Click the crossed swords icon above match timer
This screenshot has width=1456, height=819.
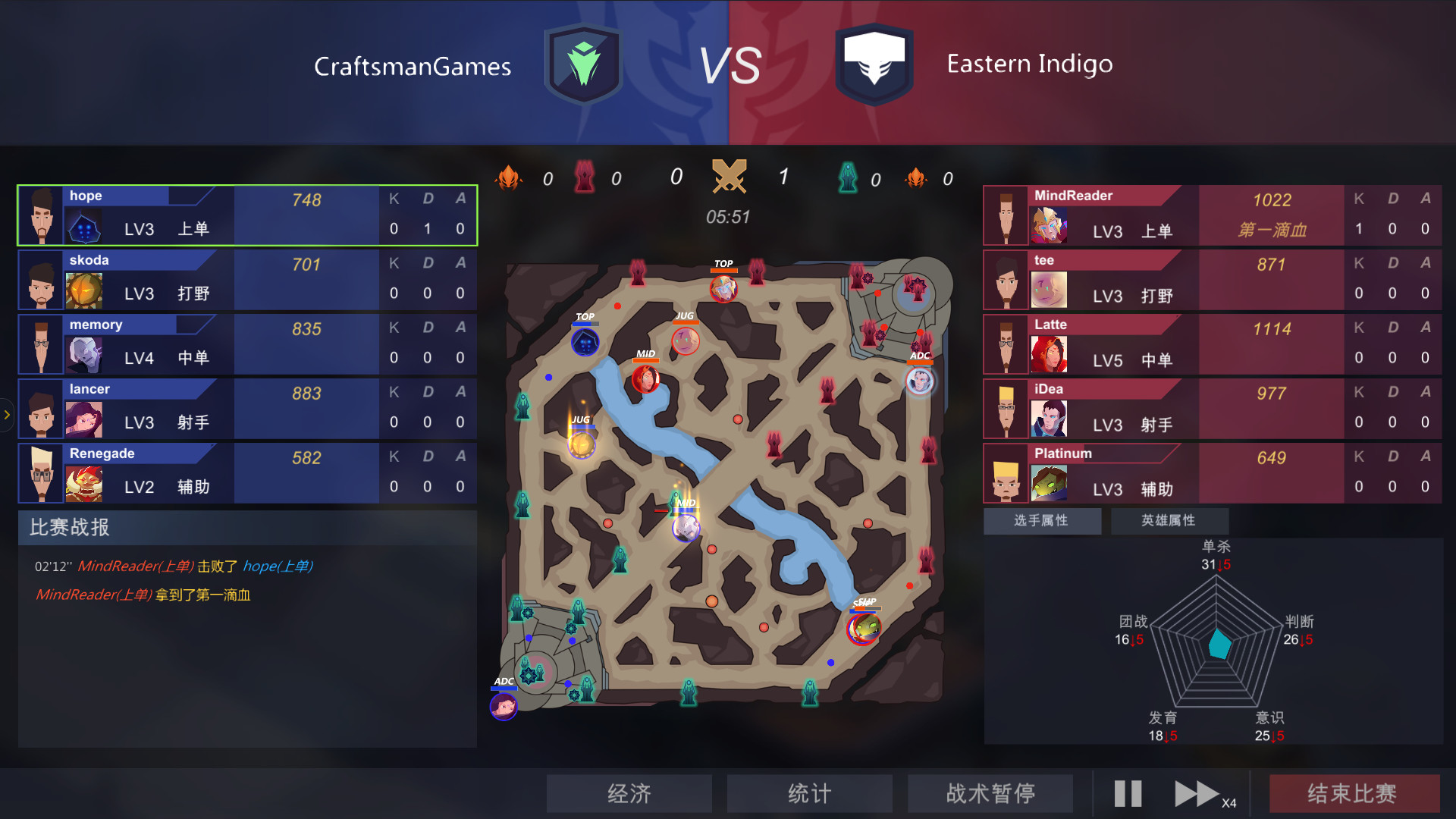click(x=730, y=176)
